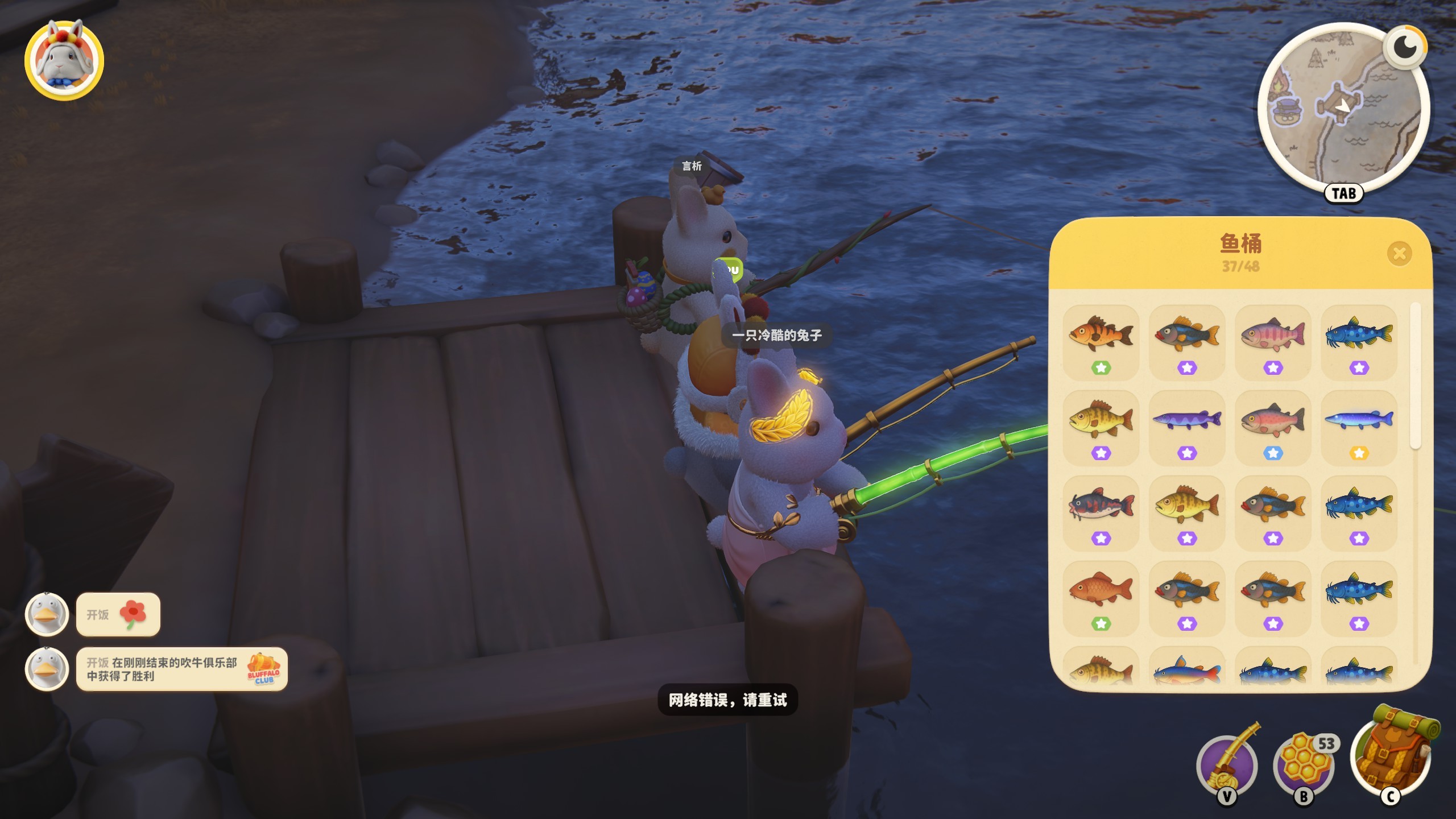Open the rabbit player avatar profile
This screenshot has width=1456, height=819.
64,60
